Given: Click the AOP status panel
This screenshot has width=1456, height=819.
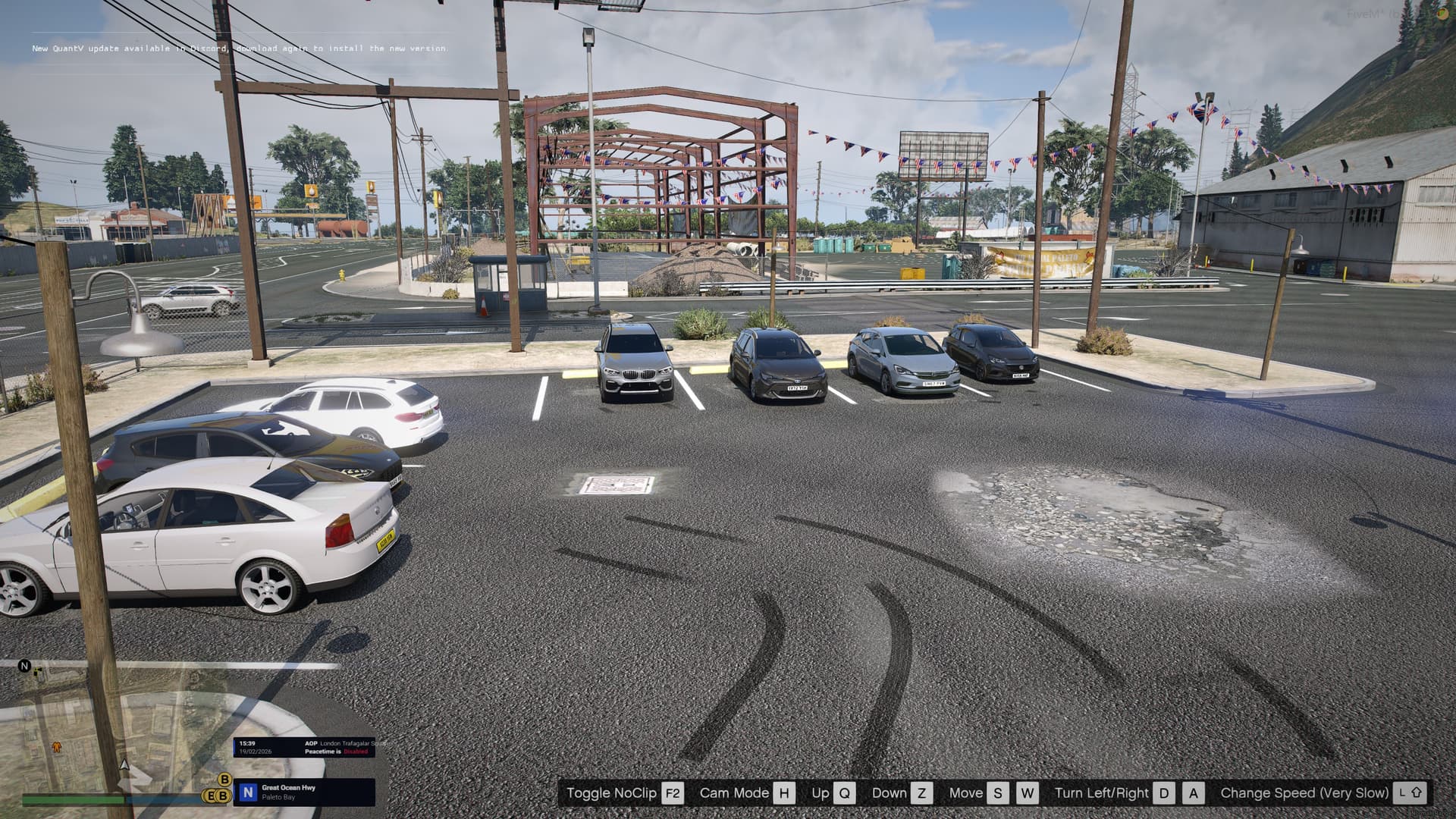Looking at the screenshot, I should coord(311,747).
